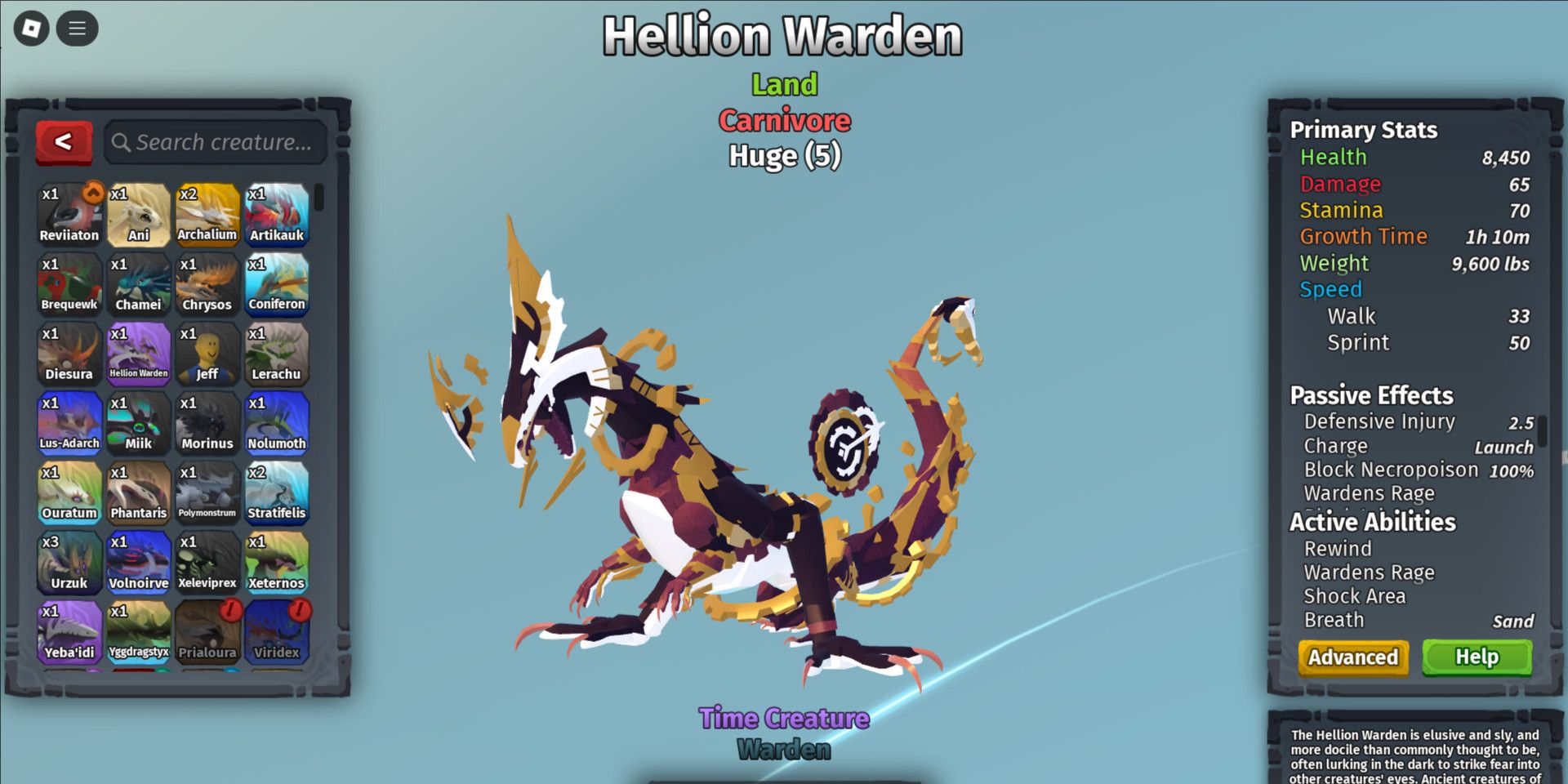Select the Hellion Warden tile
Image resolution: width=1568 pixels, height=784 pixels.
click(139, 353)
